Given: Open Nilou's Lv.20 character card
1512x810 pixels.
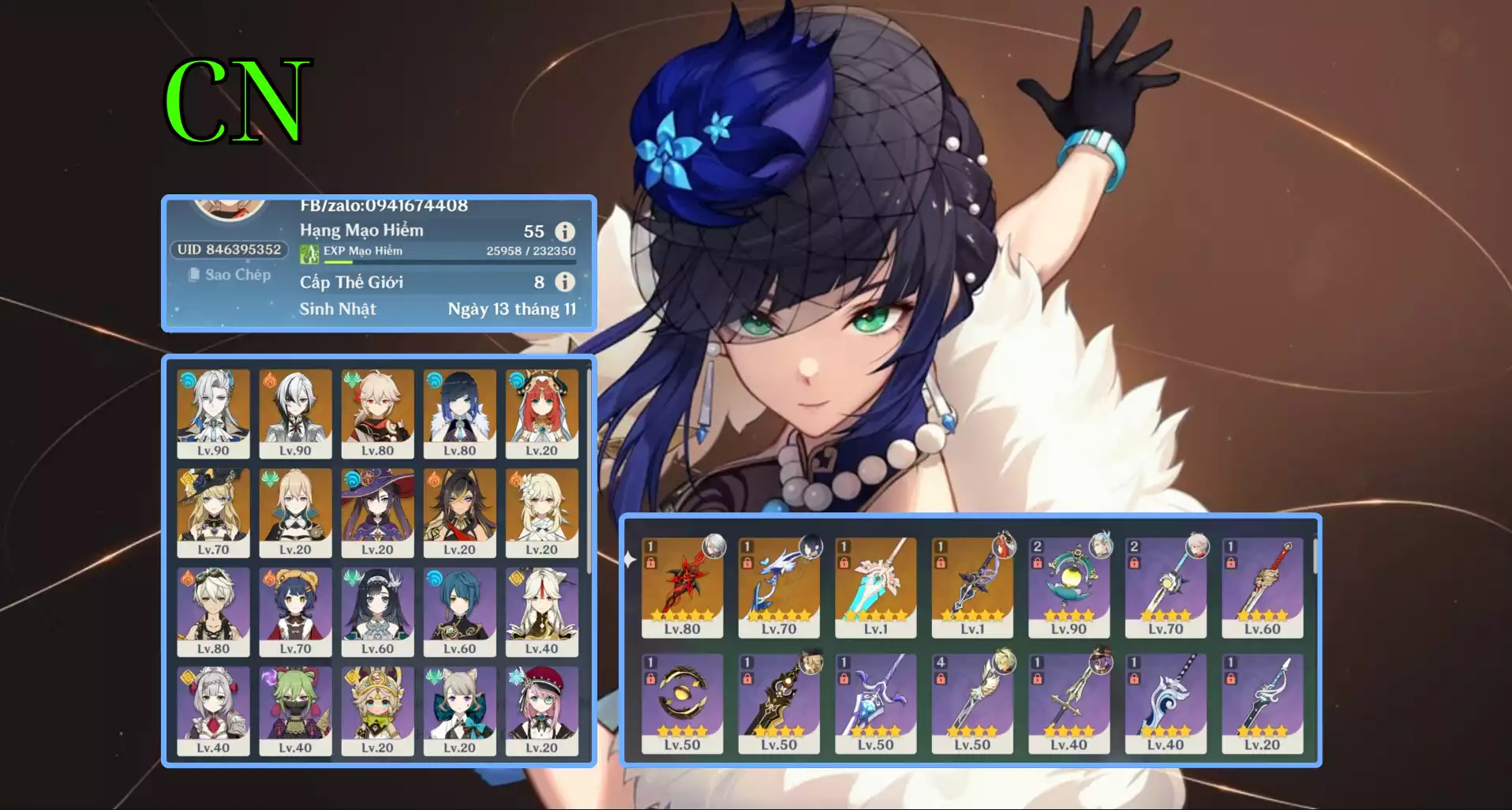Looking at the screenshot, I should (x=541, y=414).
